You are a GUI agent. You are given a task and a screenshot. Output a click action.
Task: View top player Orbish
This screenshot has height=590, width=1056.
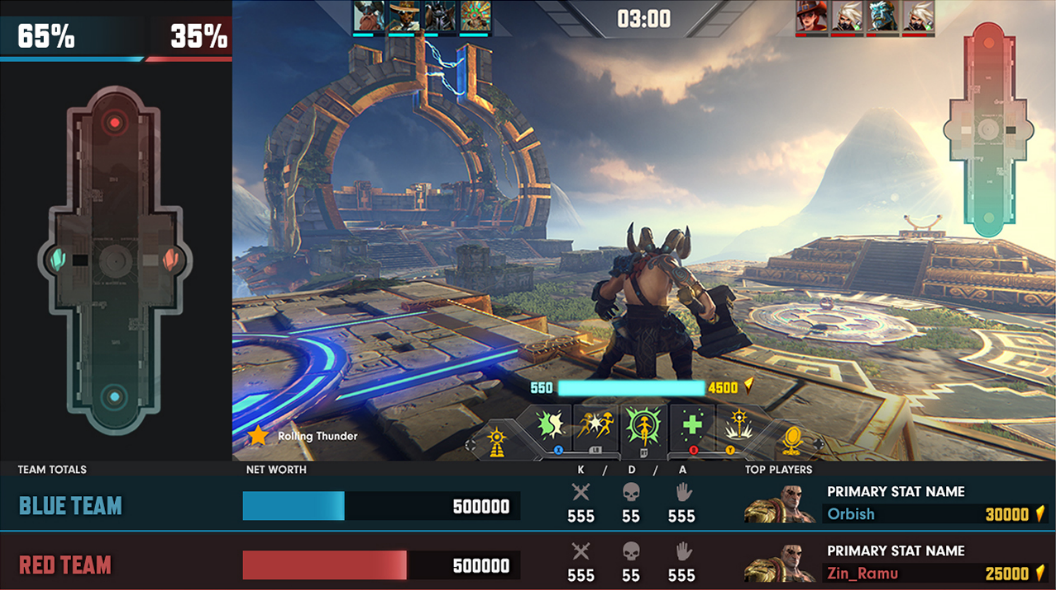click(x=851, y=514)
